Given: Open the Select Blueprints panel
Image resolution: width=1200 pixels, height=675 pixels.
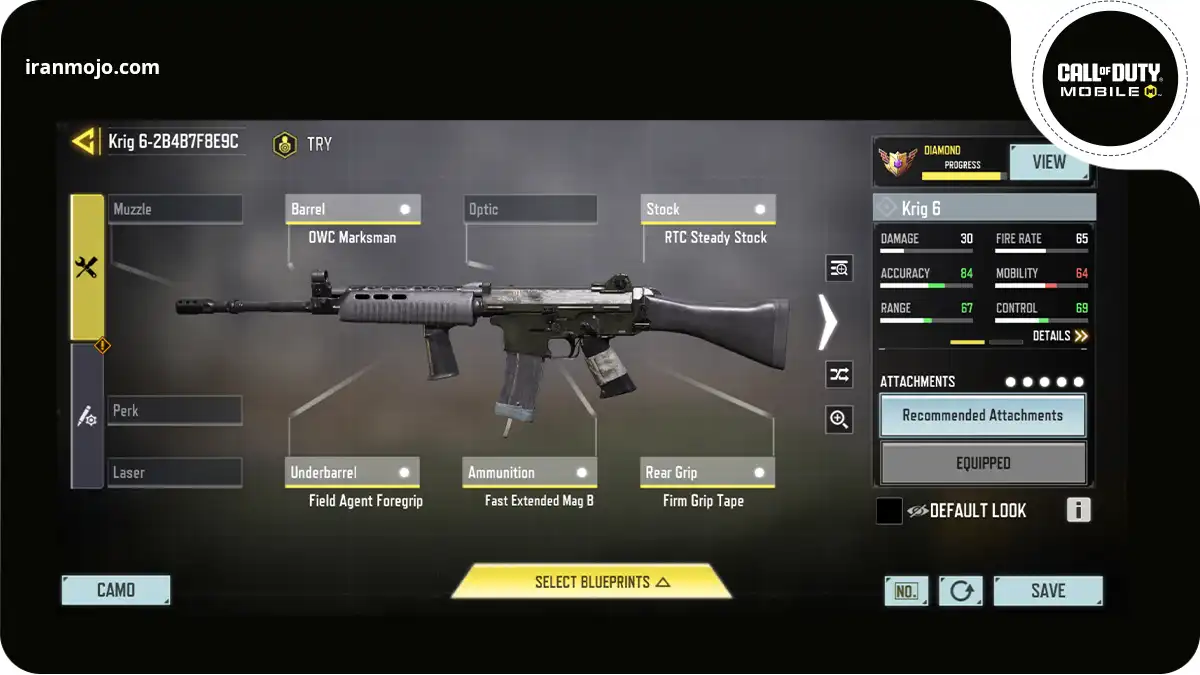Looking at the screenshot, I should click(x=591, y=582).
